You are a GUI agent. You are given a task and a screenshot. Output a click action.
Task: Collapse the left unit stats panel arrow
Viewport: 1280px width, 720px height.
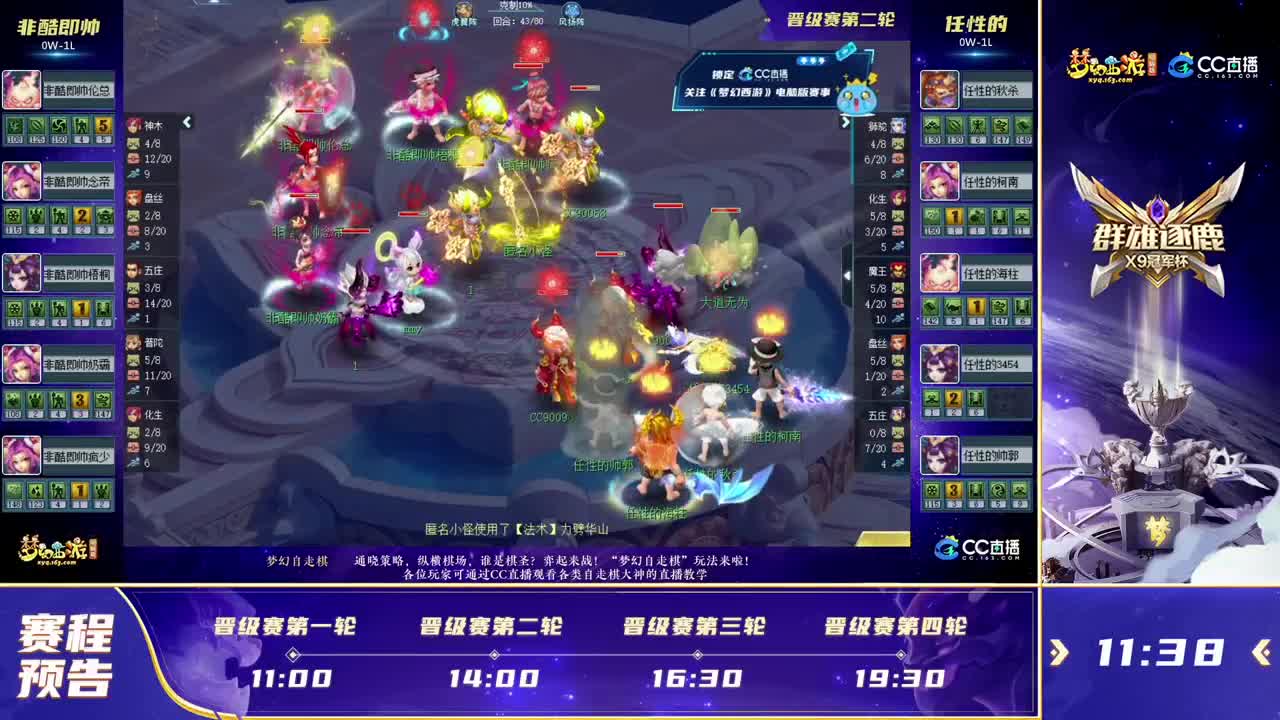[186, 122]
